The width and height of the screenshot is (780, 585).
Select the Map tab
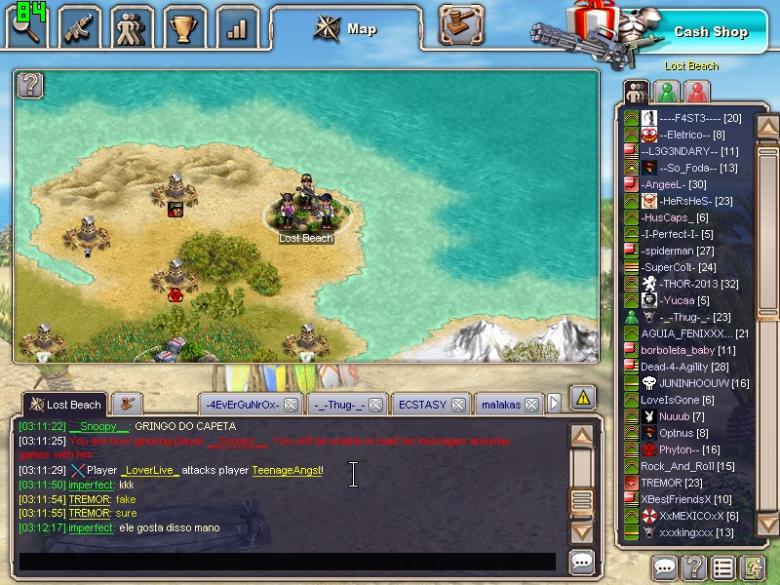pyautogui.click(x=350, y=29)
